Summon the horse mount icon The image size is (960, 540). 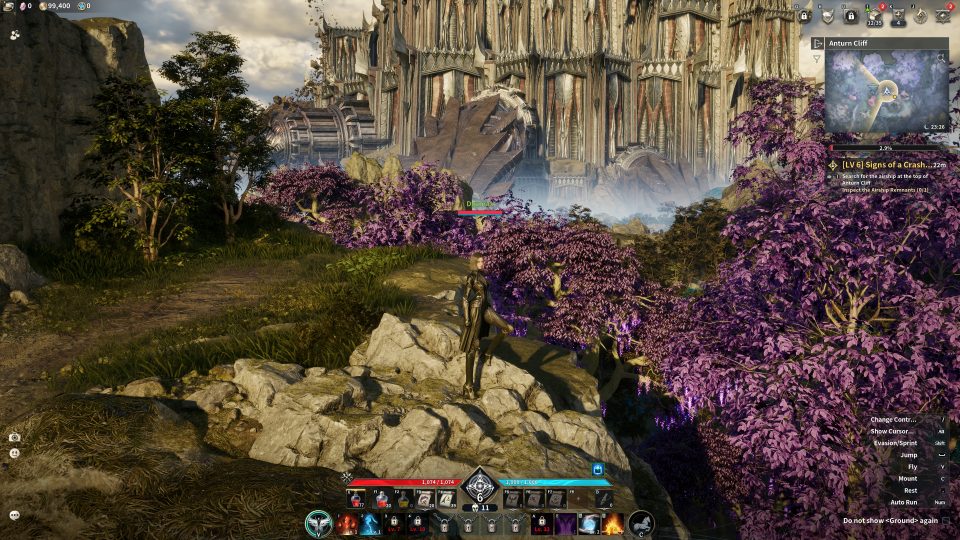640,523
